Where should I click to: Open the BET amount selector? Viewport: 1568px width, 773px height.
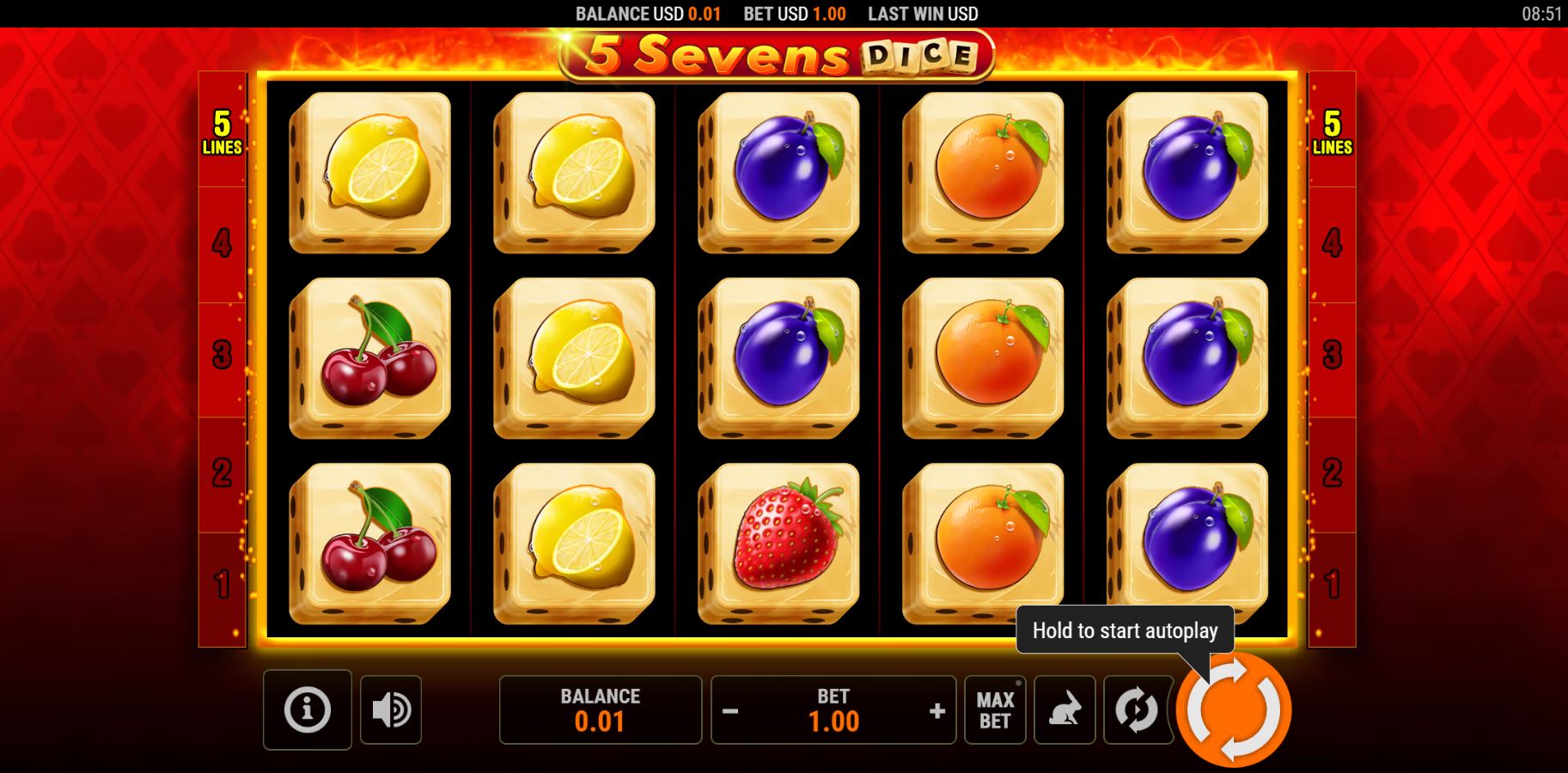833,710
